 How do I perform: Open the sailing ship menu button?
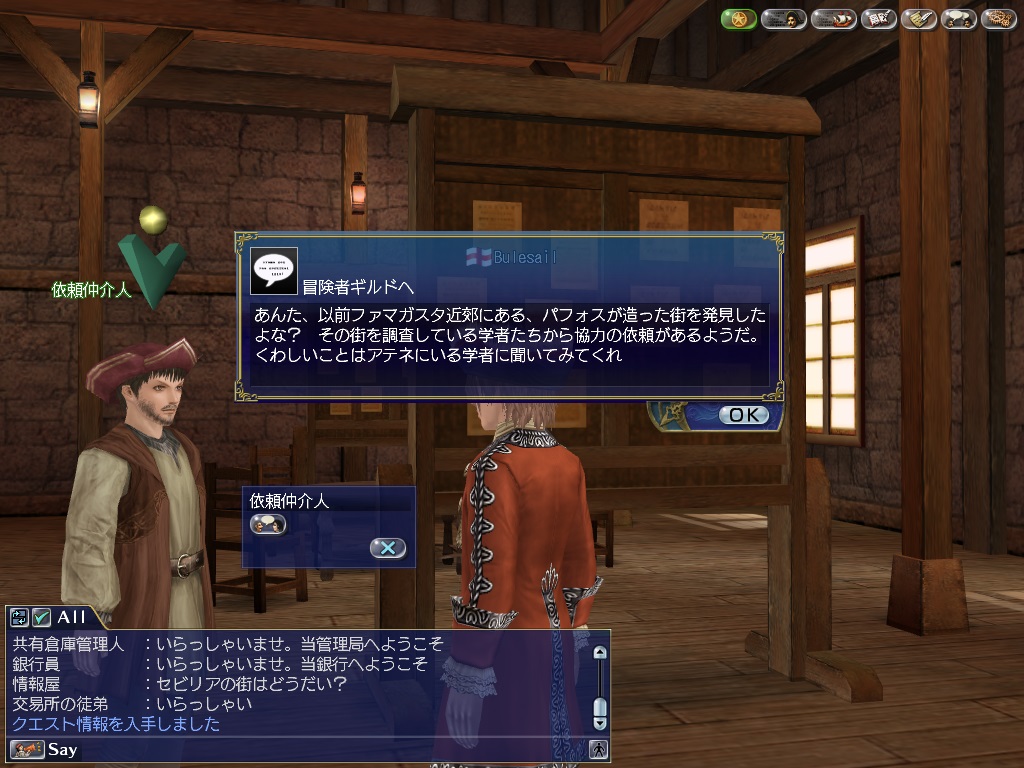coord(833,19)
